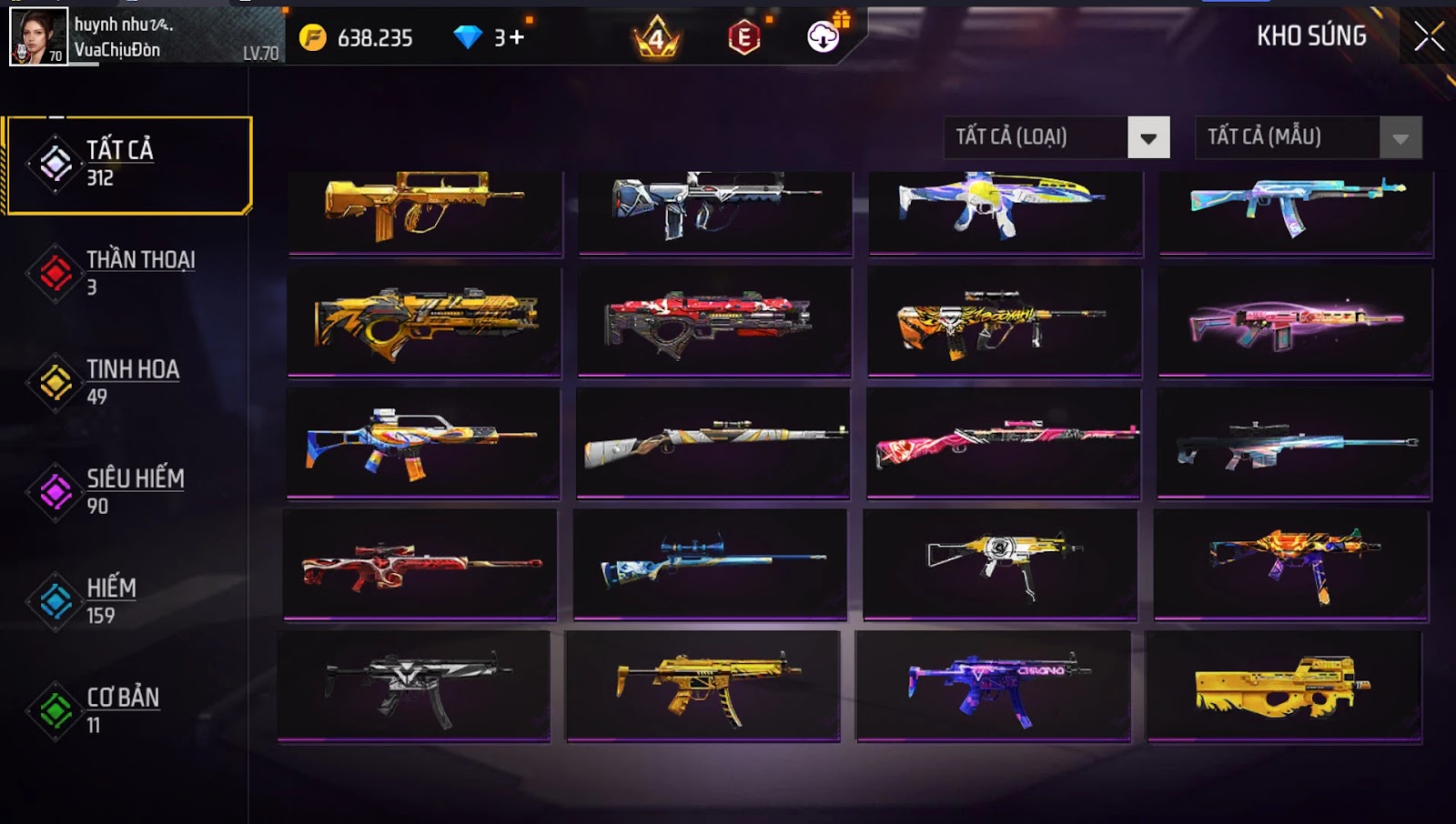
Task: Expand the Tất Cả (Mẫu) dropdown
Action: click(1308, 137)
